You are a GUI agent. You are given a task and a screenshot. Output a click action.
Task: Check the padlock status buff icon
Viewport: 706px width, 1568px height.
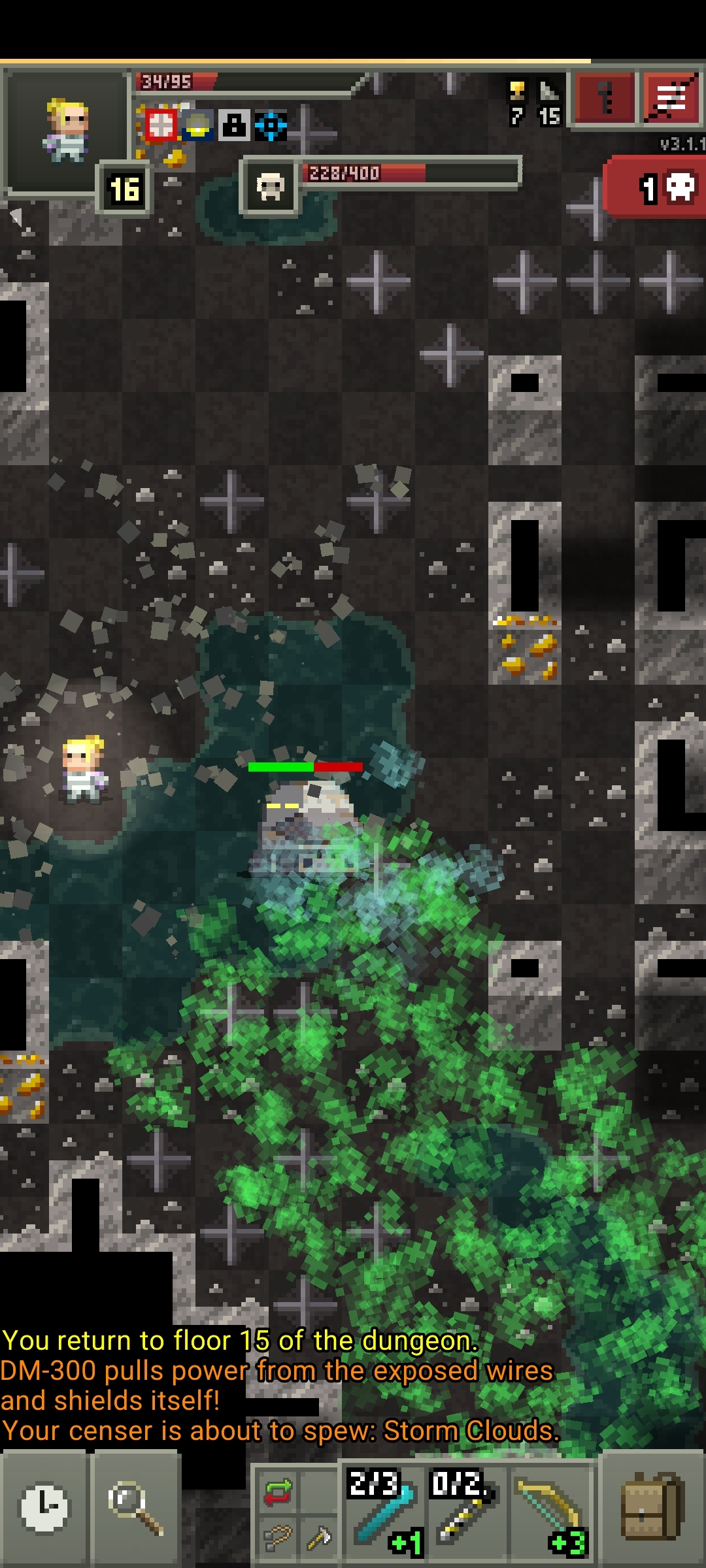(233, 125)
